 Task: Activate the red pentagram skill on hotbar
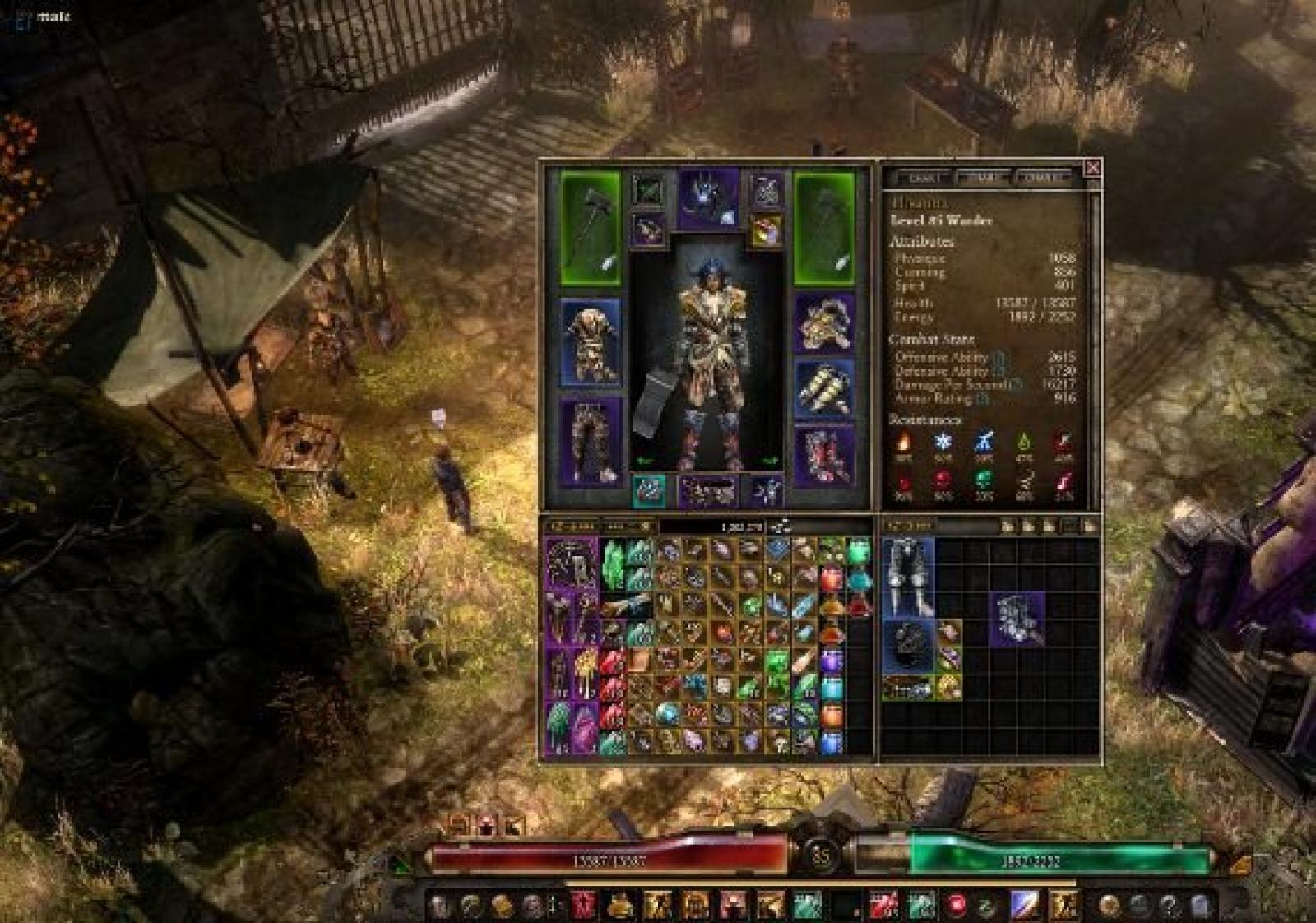point(584,905)
